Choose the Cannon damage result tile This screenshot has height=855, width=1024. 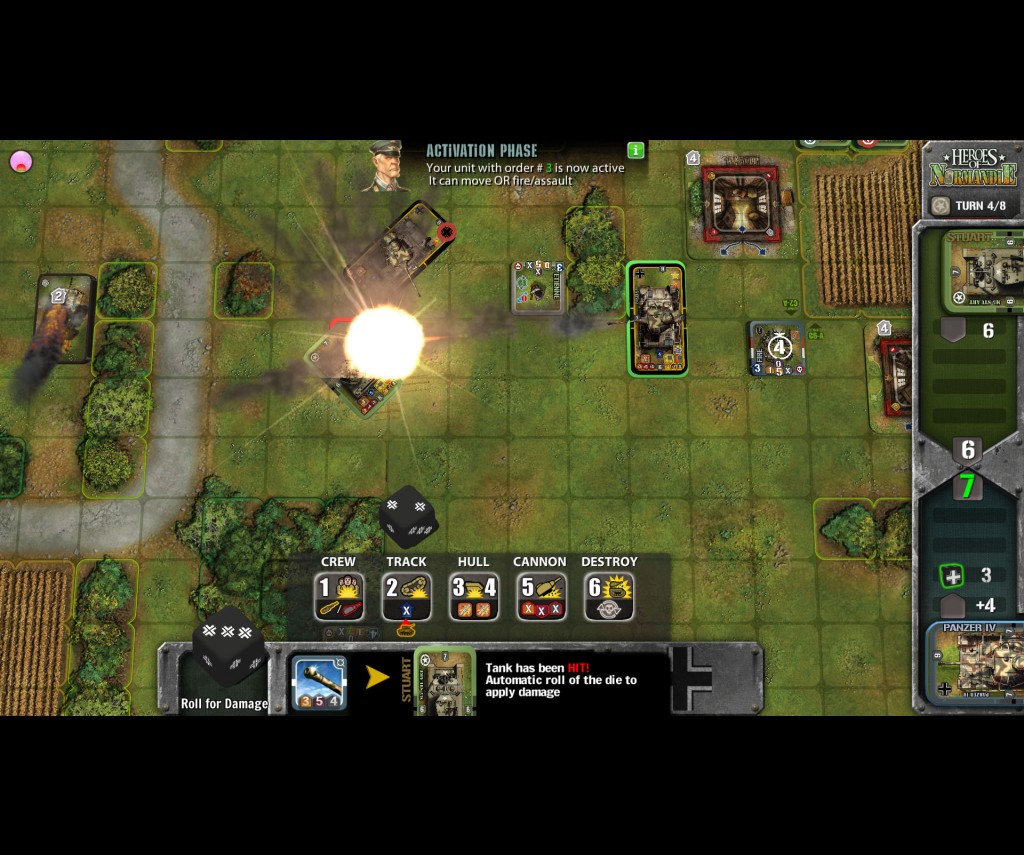[541, 596]
